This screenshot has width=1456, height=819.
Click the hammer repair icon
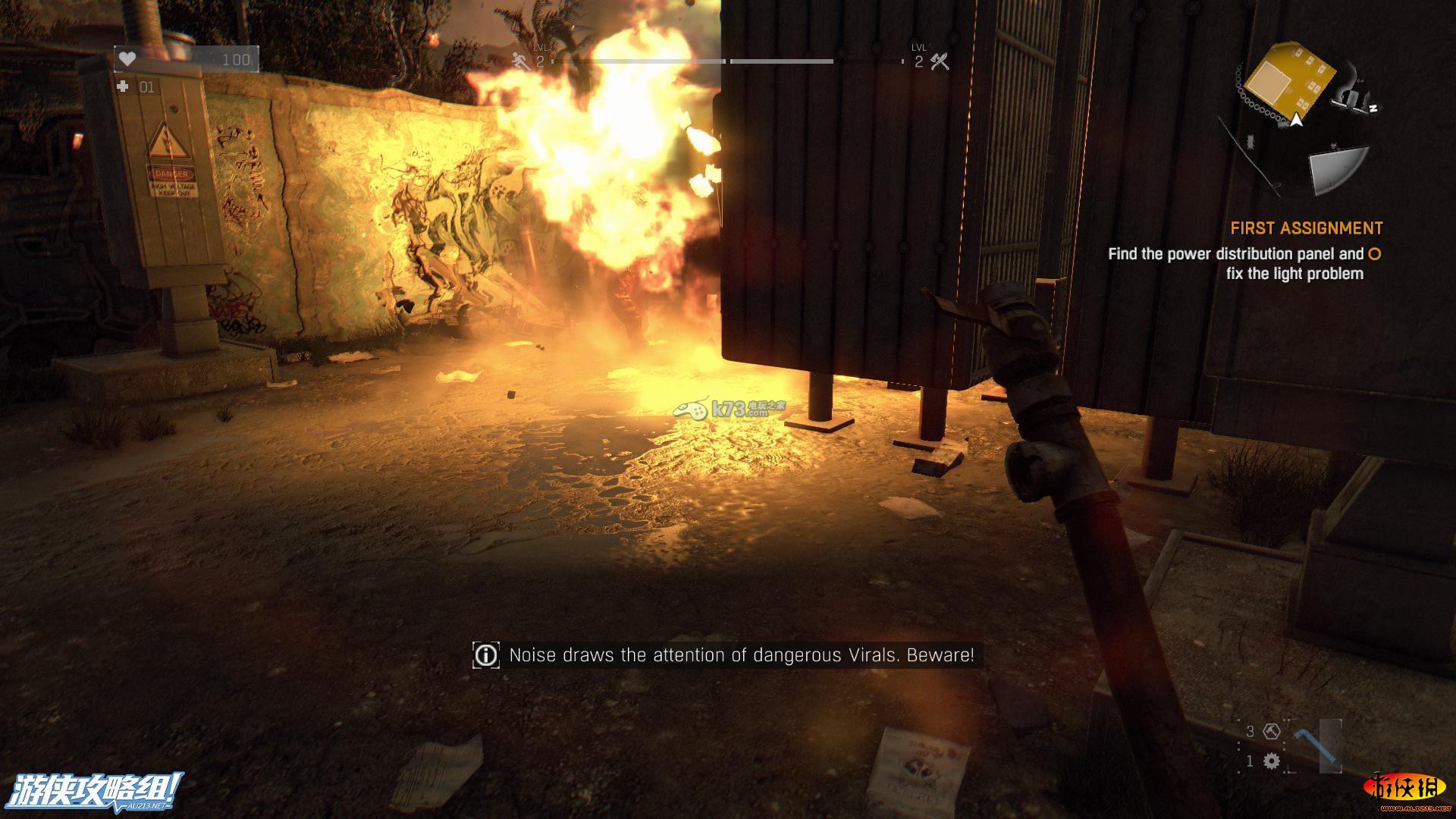tap(1272, 731)
